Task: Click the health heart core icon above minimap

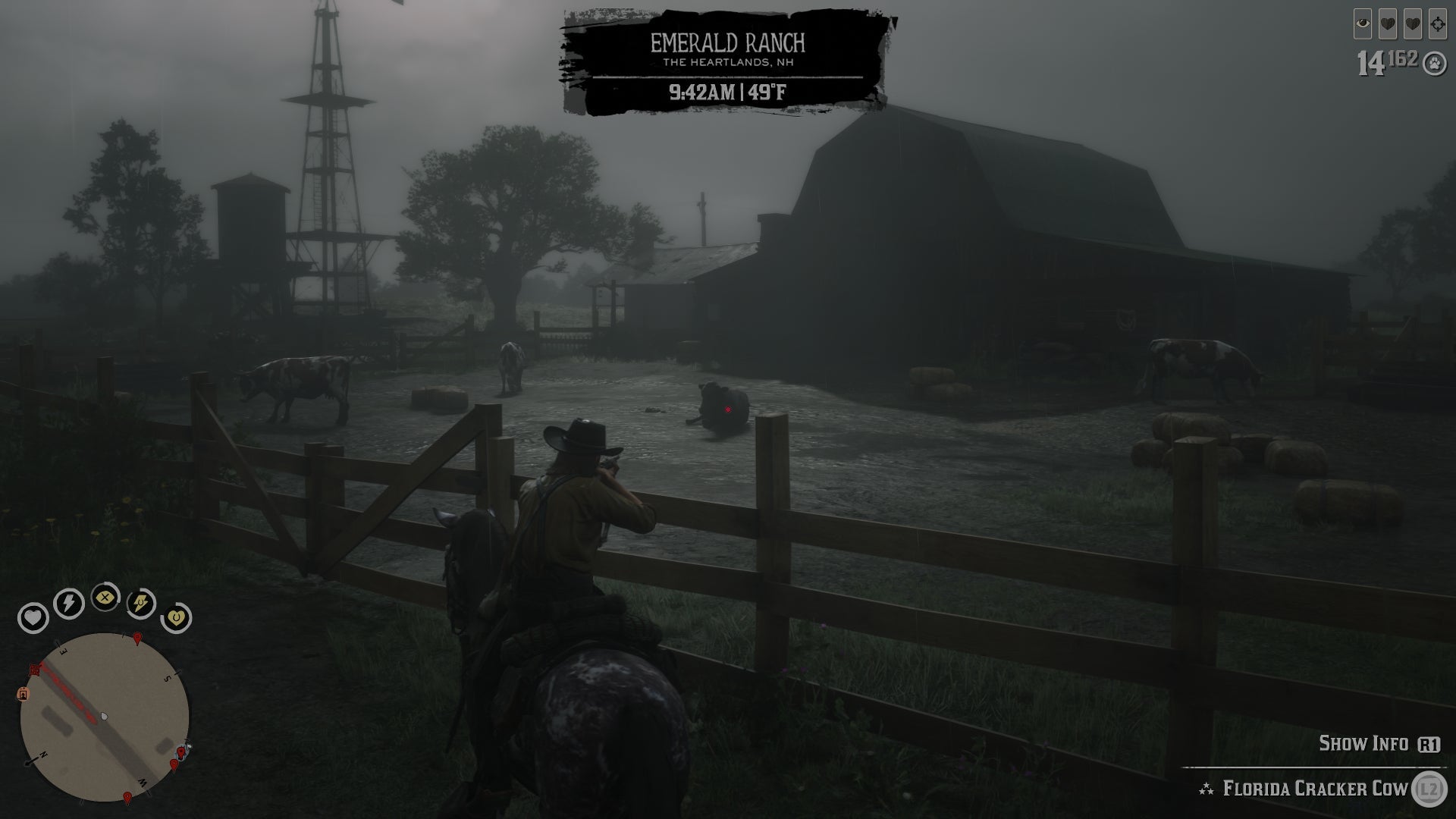Action: 33,617
